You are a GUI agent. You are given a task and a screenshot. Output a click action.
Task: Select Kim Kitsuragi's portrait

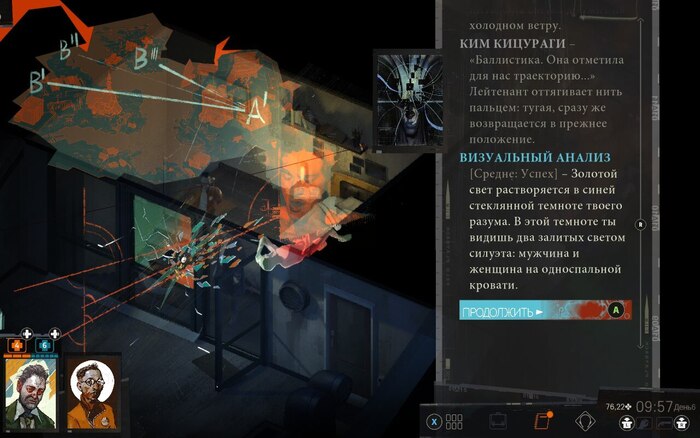[93, 394]
